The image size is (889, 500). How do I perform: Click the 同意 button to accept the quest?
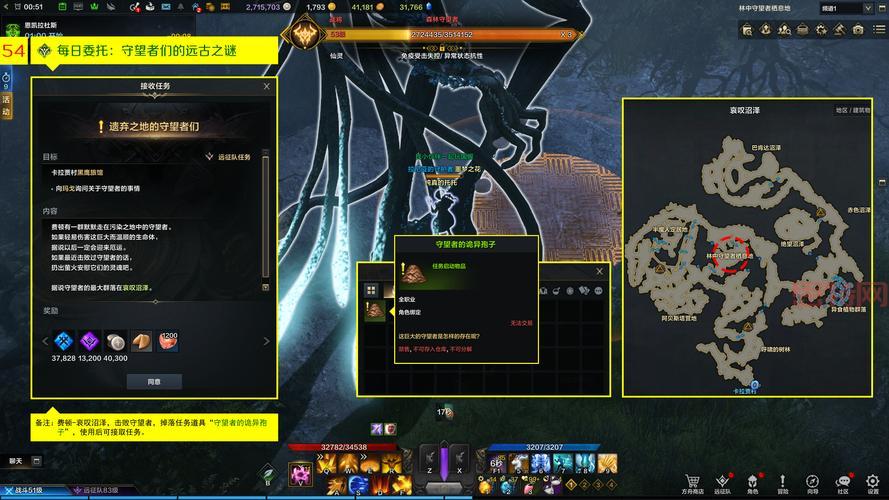153,381
